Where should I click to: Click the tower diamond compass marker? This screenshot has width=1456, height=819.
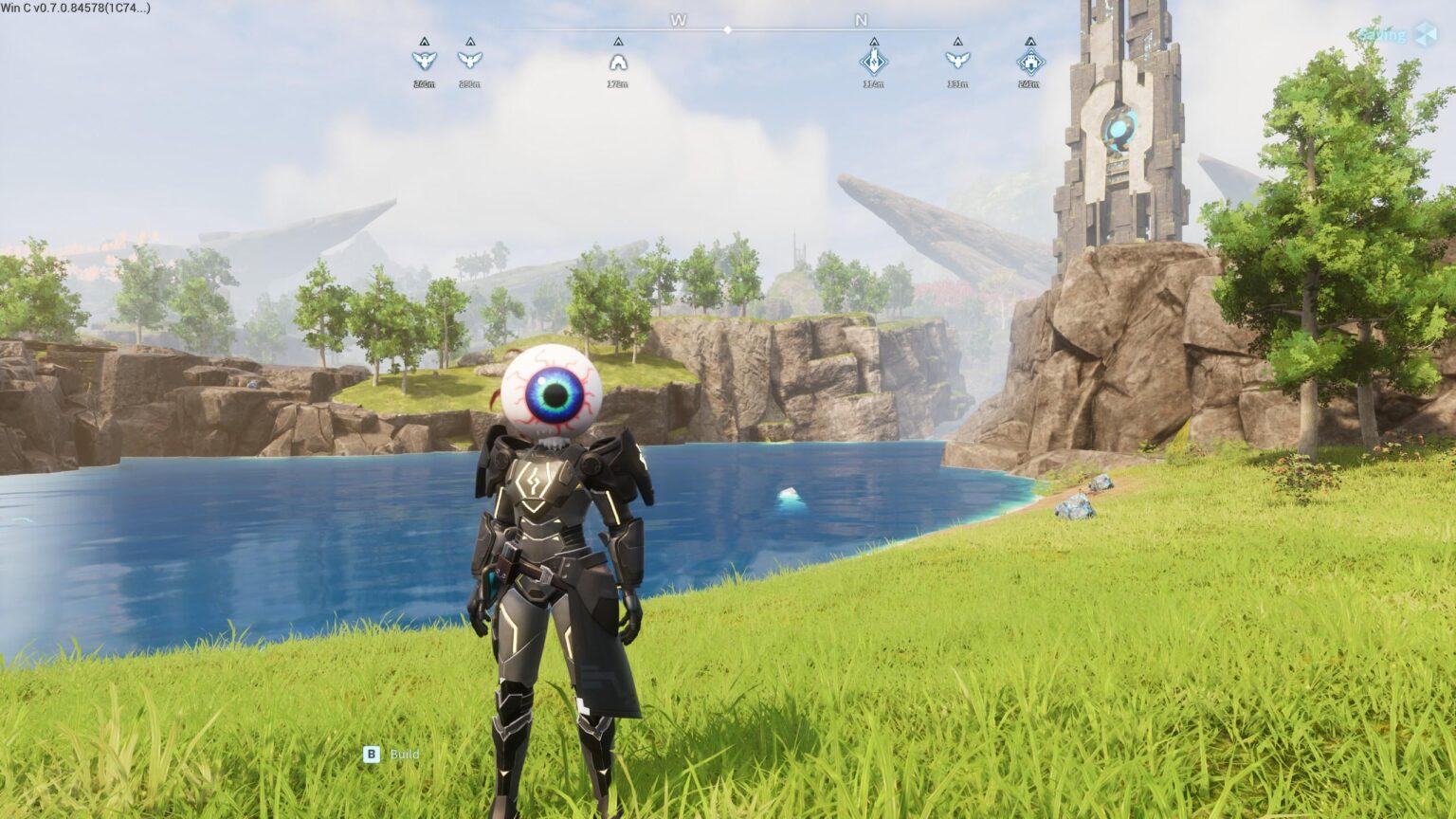(873, 62)
